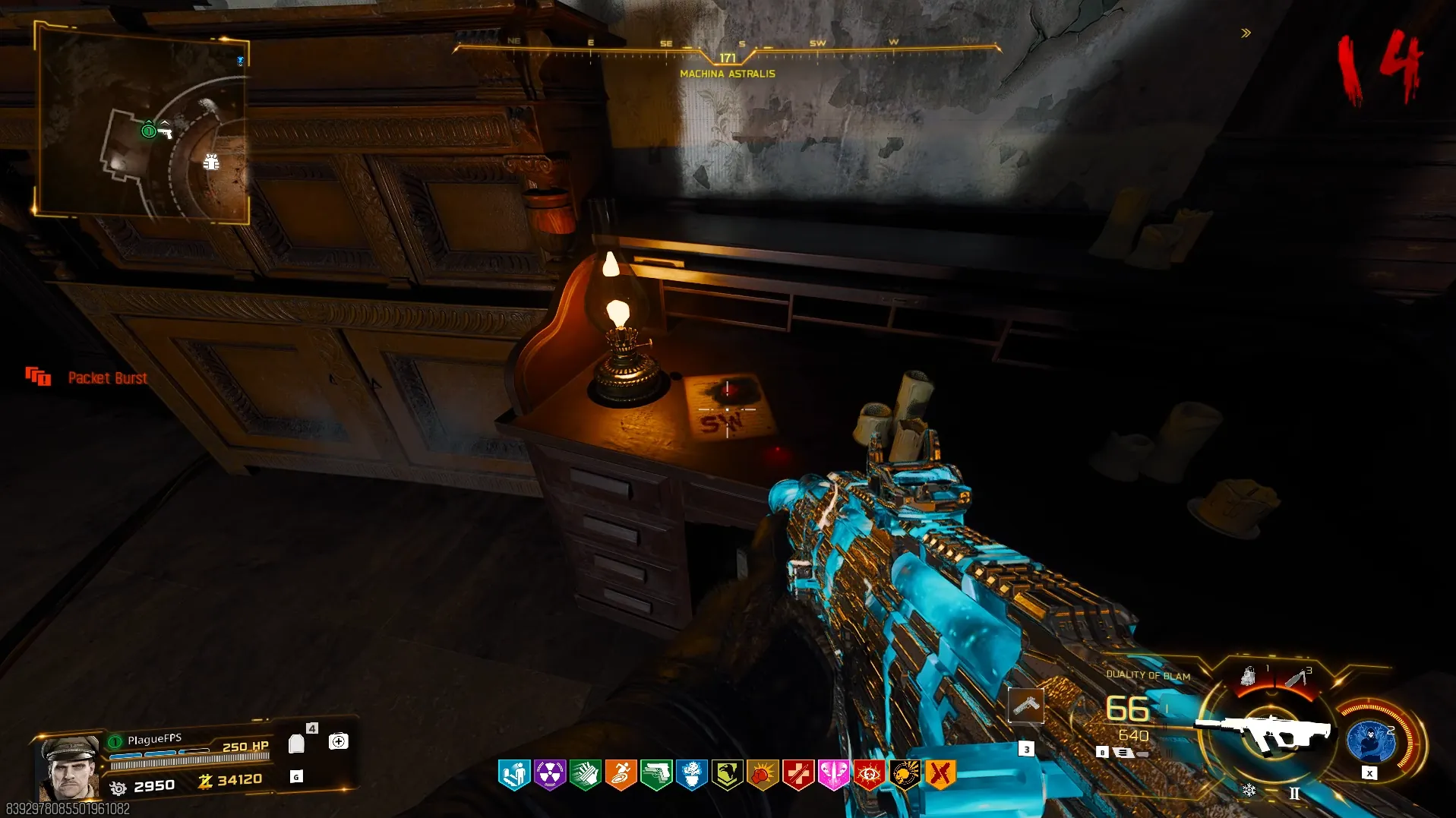Select the Double Tap pistols perk
This screenshot has width=1456, height=818.
point(656,775)
